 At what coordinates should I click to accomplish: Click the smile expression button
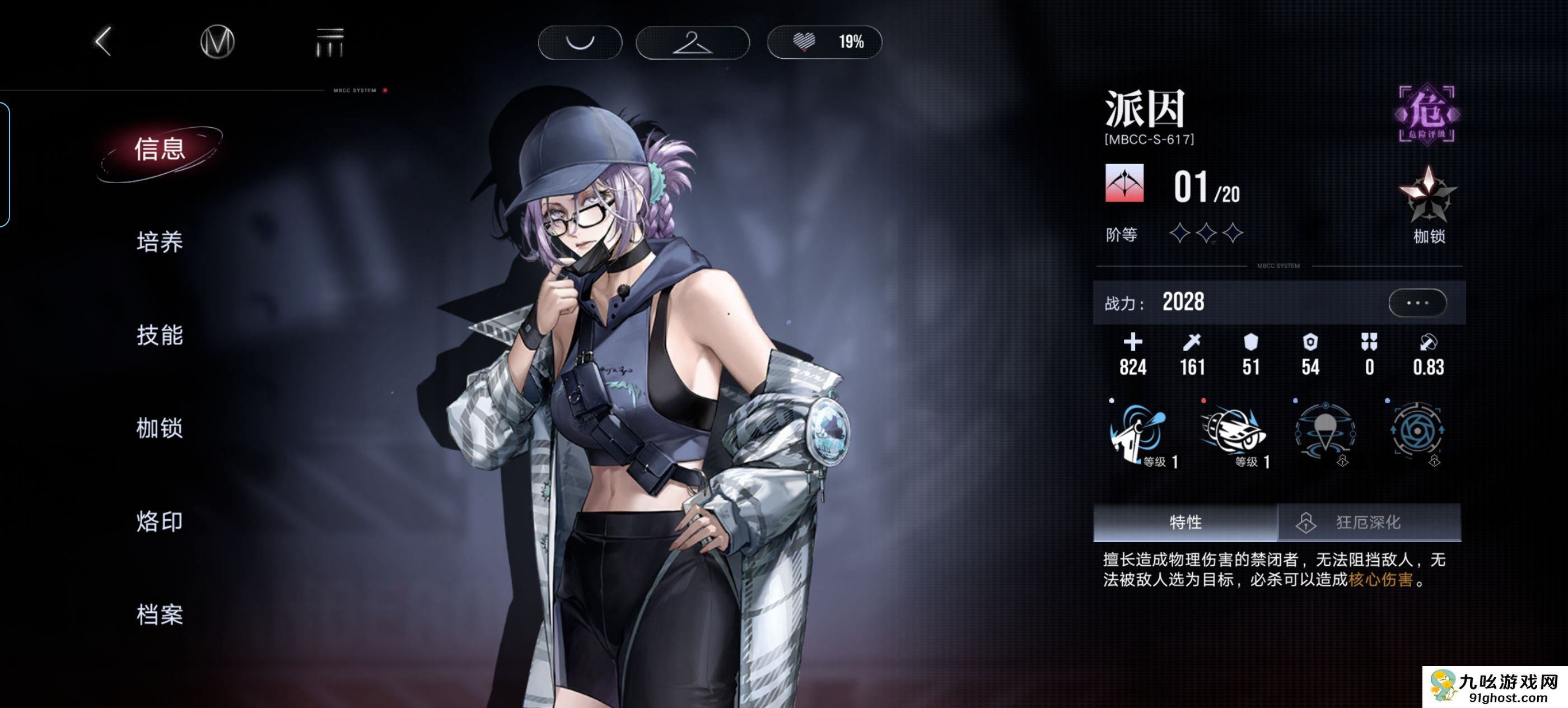point(580,42)
